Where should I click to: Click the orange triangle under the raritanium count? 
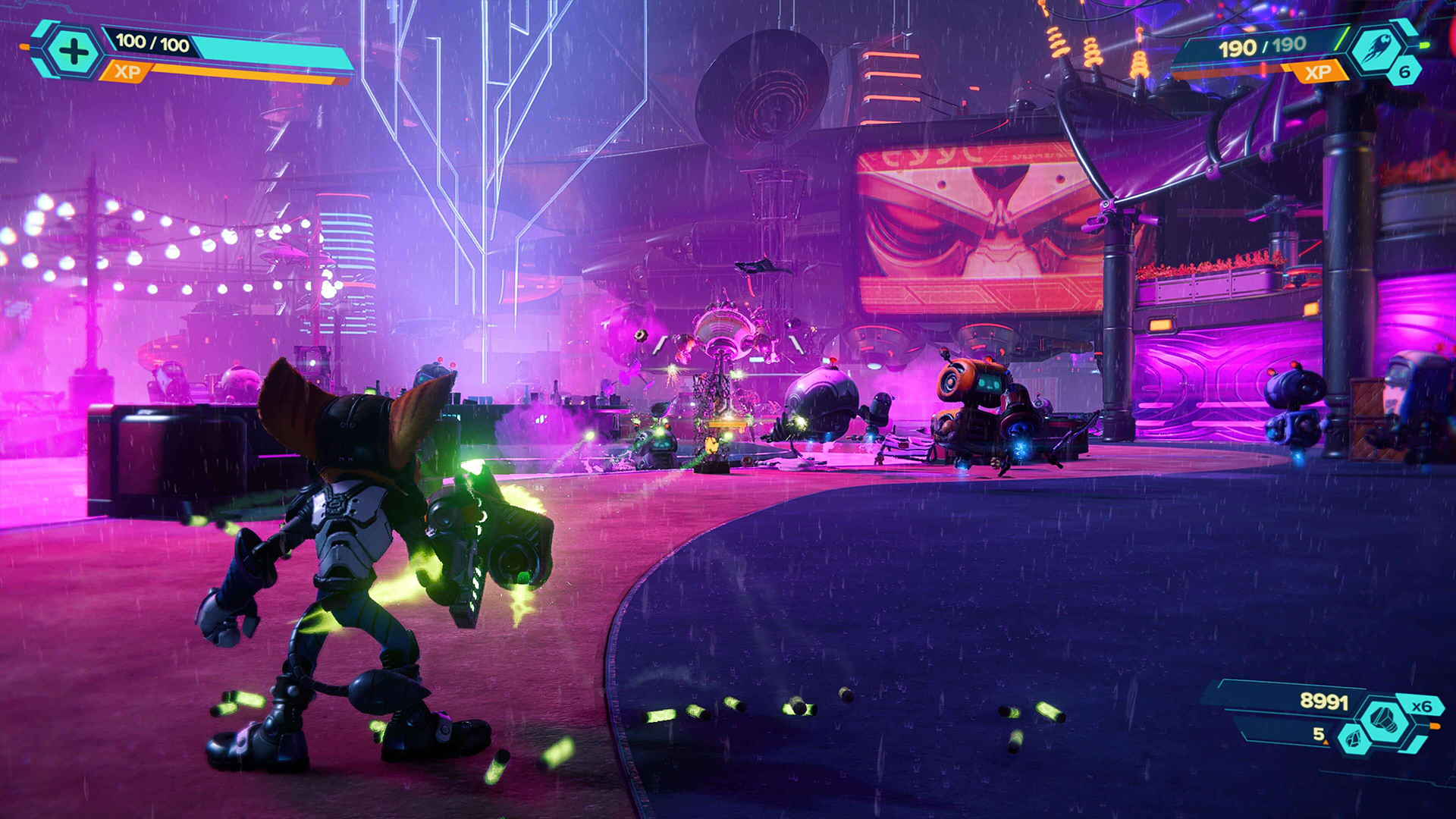(x=1325, y=742)
